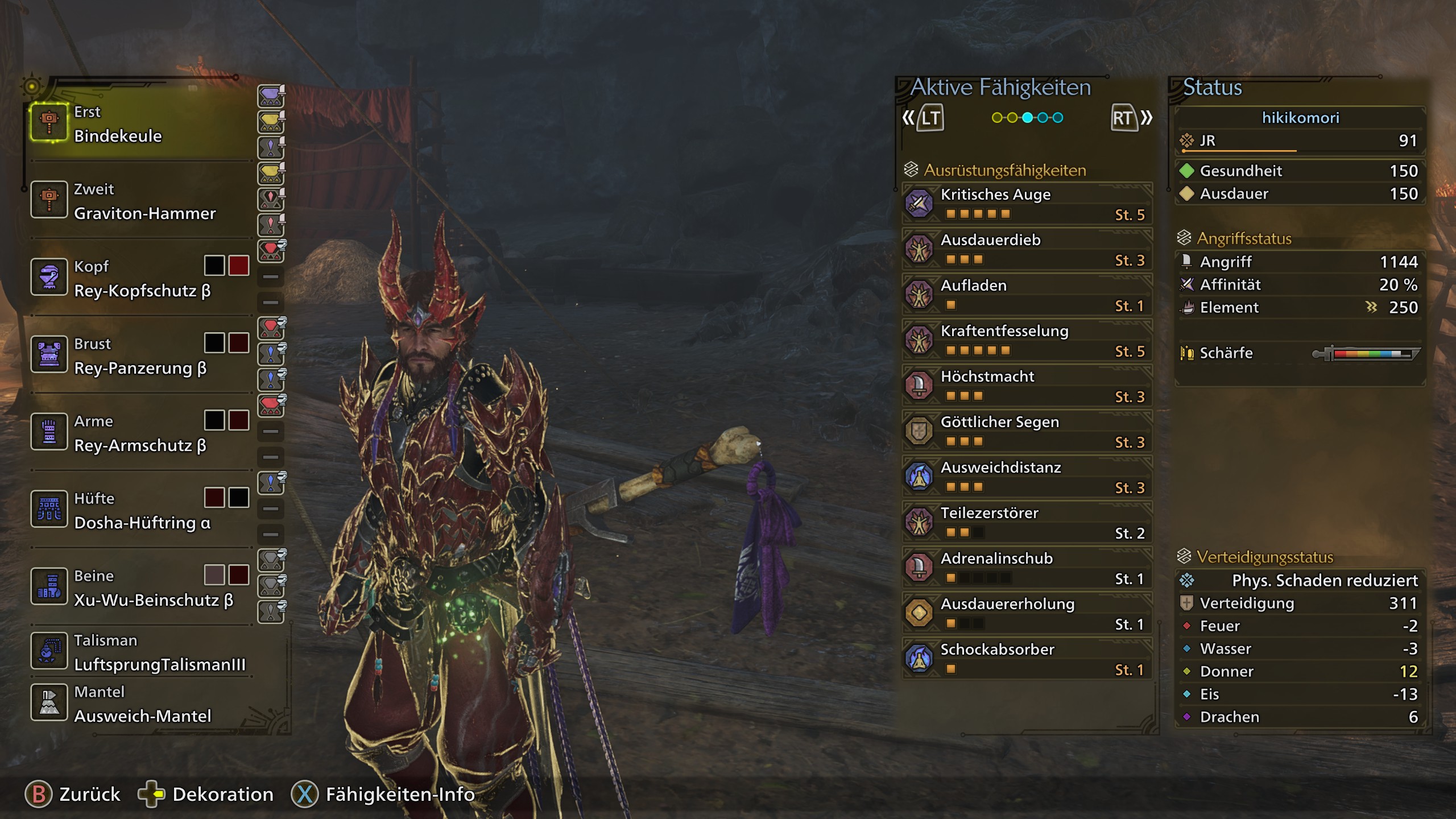Show the Kritisches Auge skill entry
This screenshot has height=819, width=1456.
(1027, 204)
